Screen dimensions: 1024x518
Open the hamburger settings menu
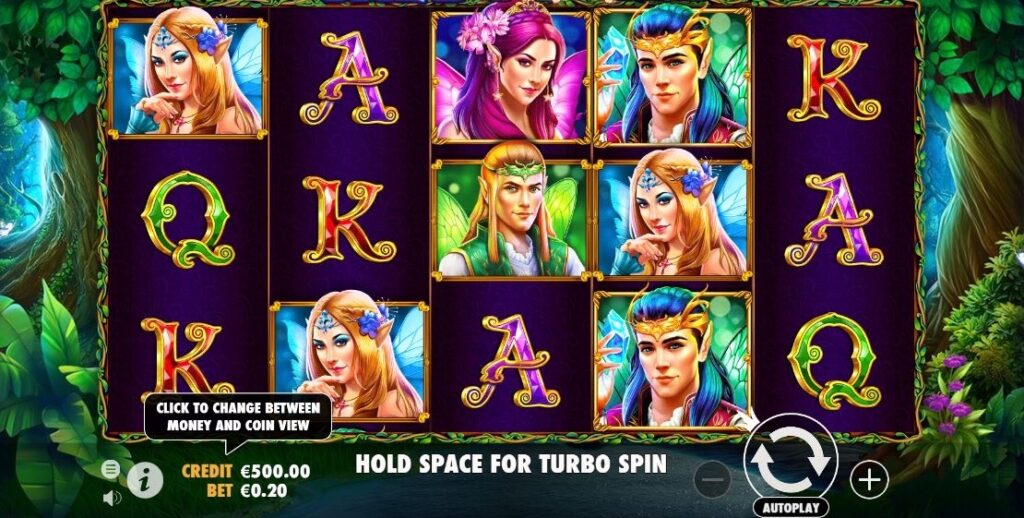pos(111,469)
